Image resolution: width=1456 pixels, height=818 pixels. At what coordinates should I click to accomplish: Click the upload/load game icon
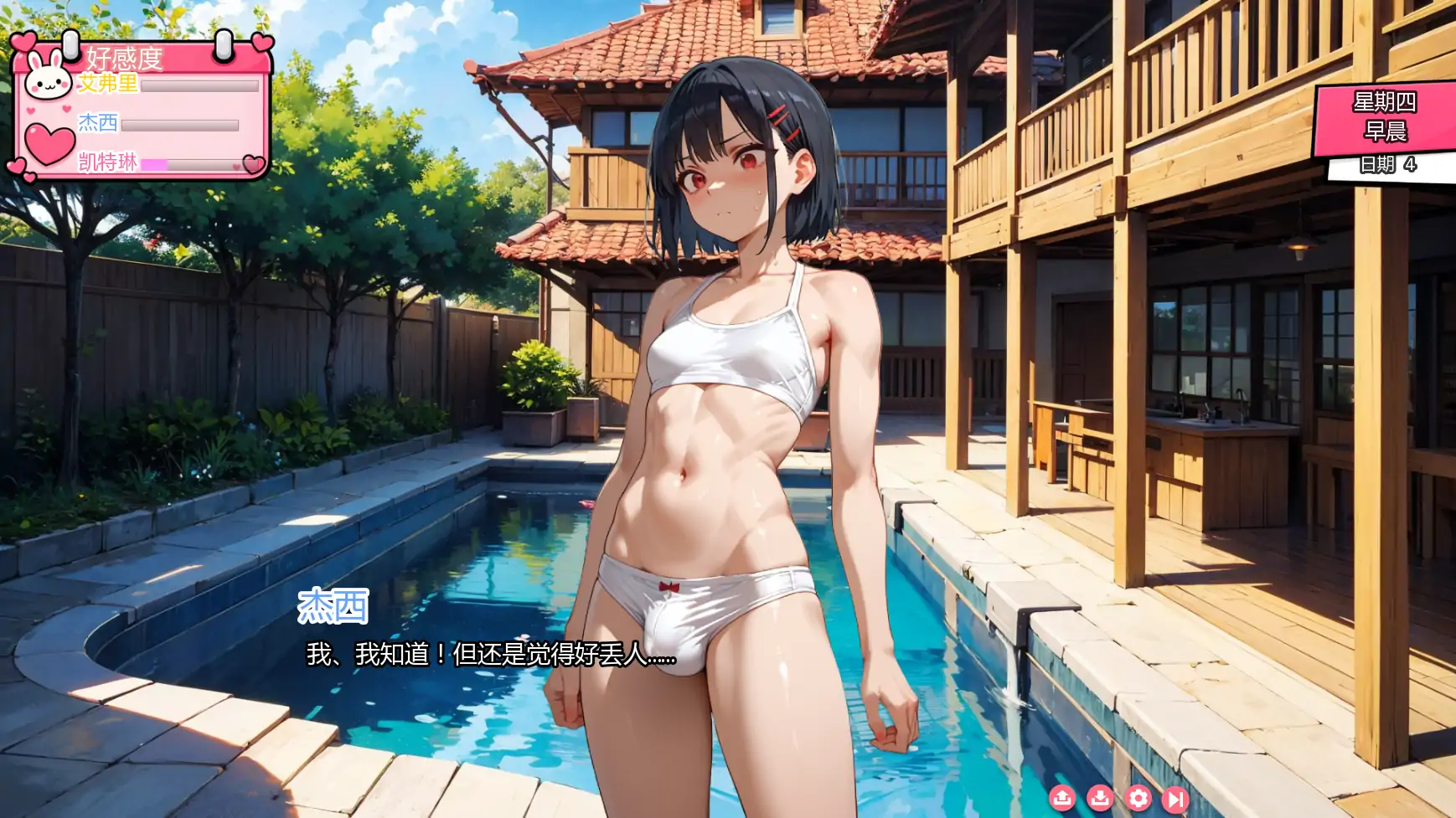[x=1062, y=799]
